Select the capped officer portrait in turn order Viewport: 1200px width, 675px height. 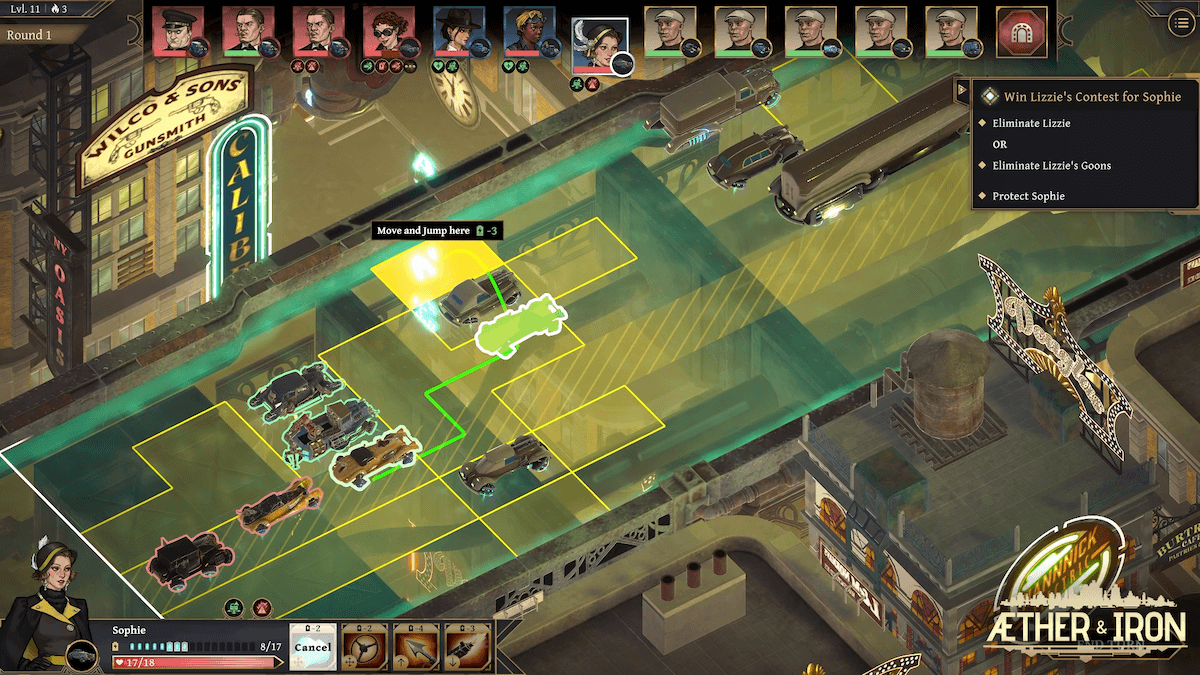[x=177, y=31]
